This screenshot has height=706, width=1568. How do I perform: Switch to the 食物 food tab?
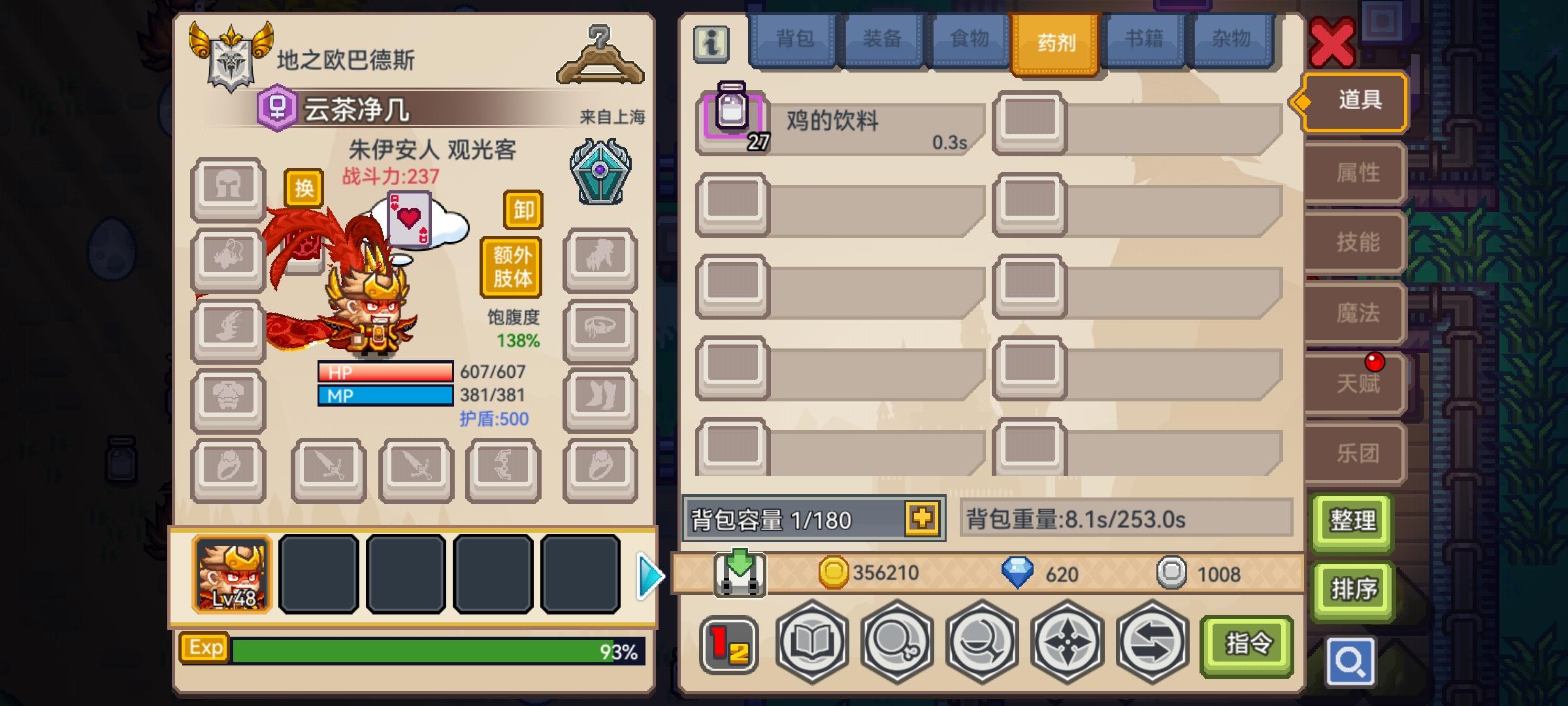coord(968,39)
